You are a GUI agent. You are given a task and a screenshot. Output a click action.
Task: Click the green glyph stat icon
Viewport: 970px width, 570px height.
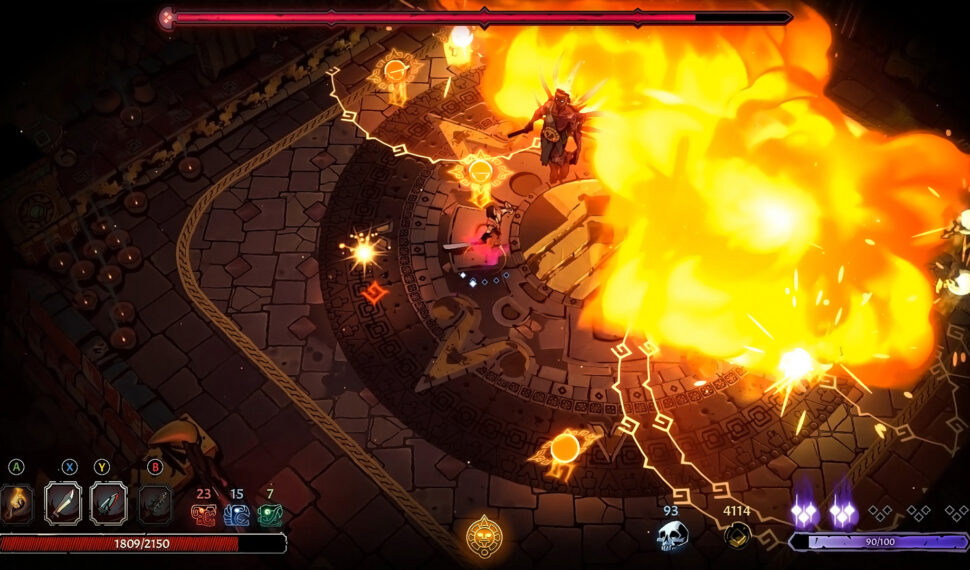[270, 514]
